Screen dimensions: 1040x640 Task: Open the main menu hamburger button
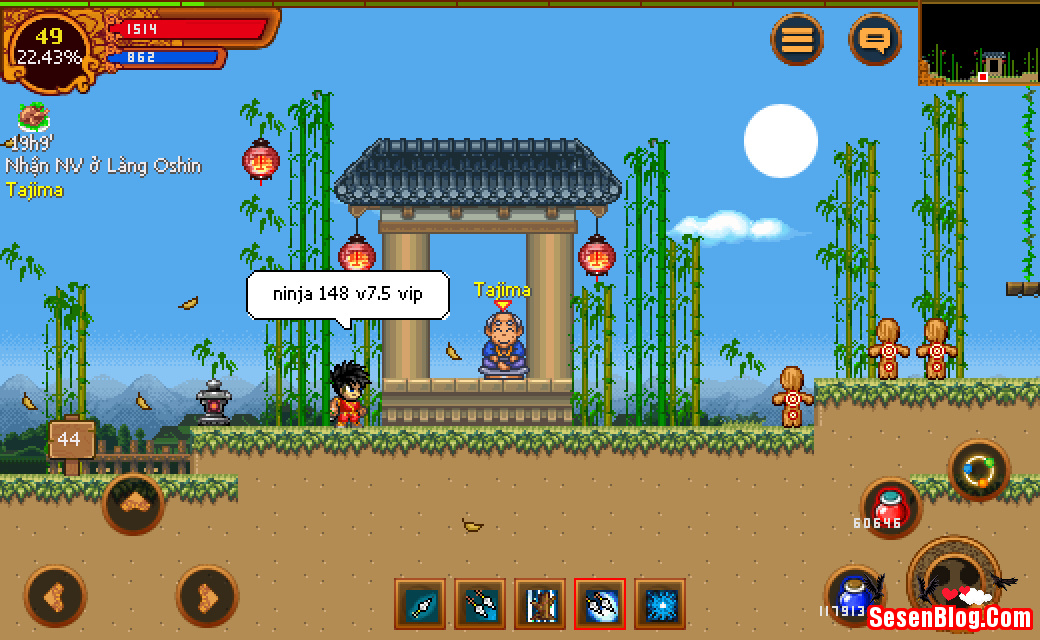click(797, 41)
